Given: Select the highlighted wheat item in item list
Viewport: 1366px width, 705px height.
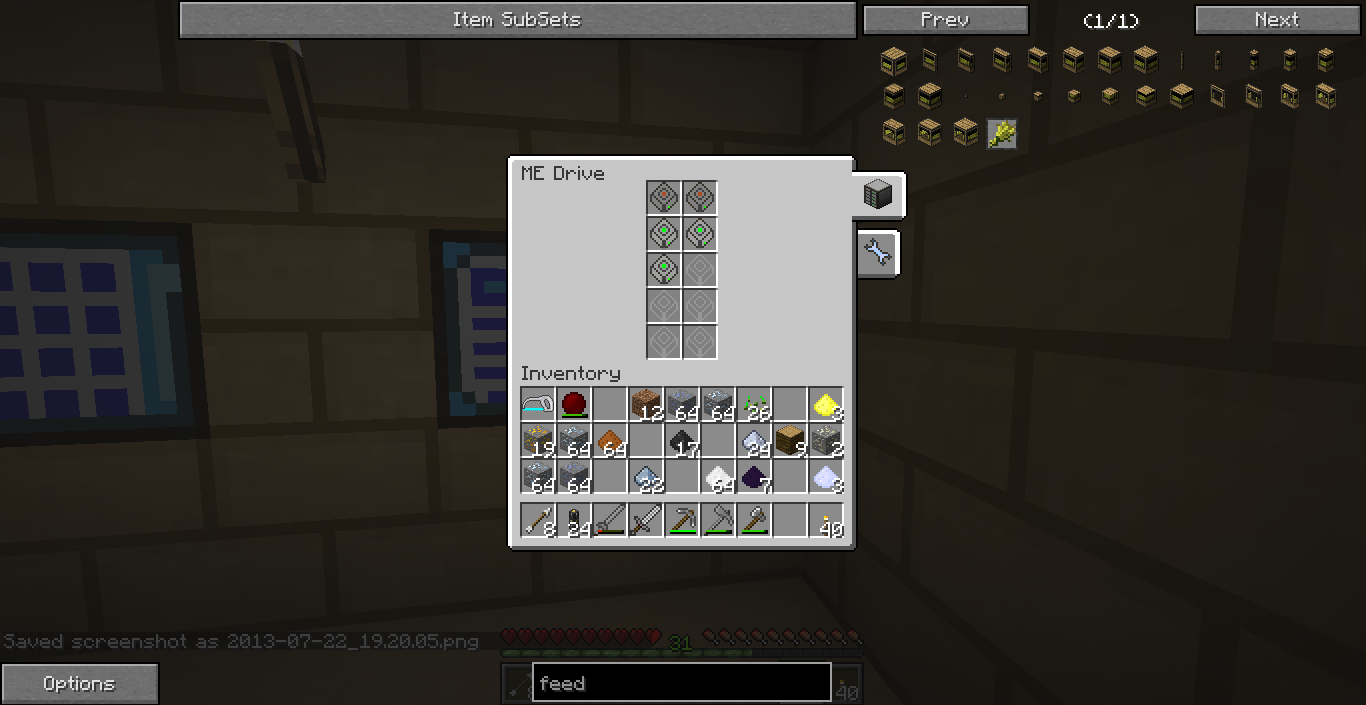Looking at the screenshot, I should [1002, 133].
